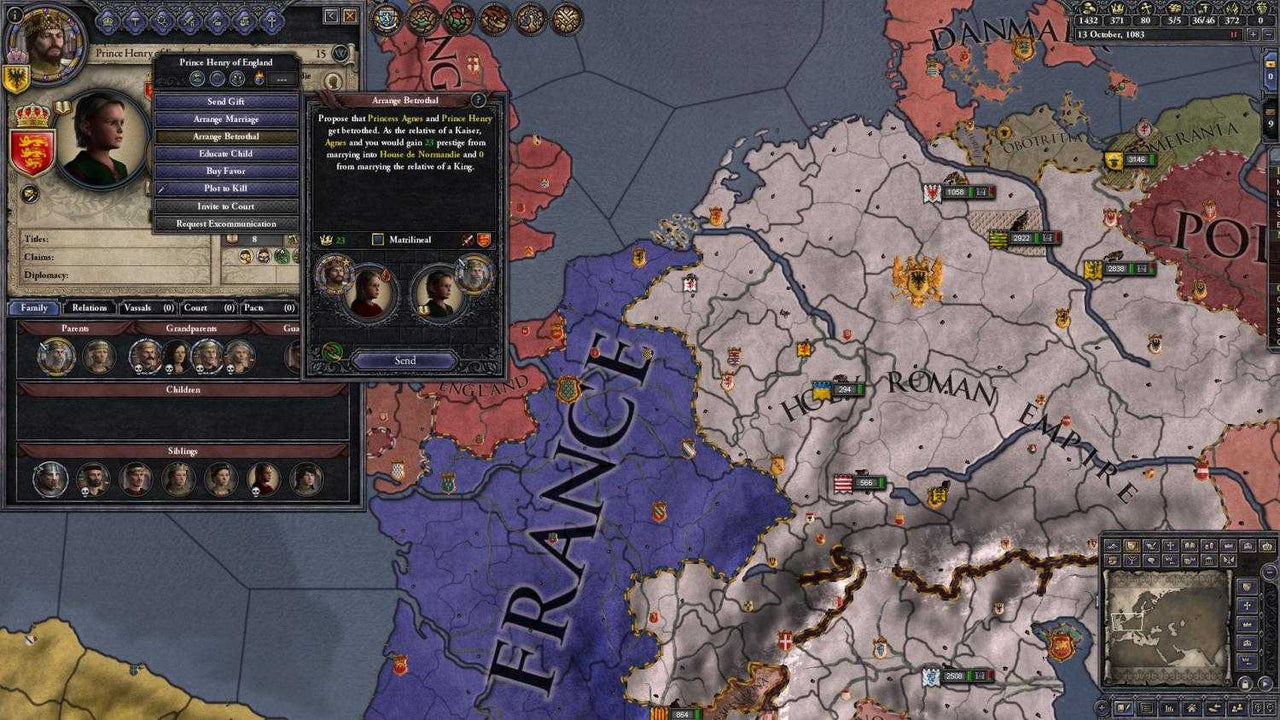The image size is (1280, 720).
Task: Toggle the pause control beside the date
Action: tap(1234, 34)
